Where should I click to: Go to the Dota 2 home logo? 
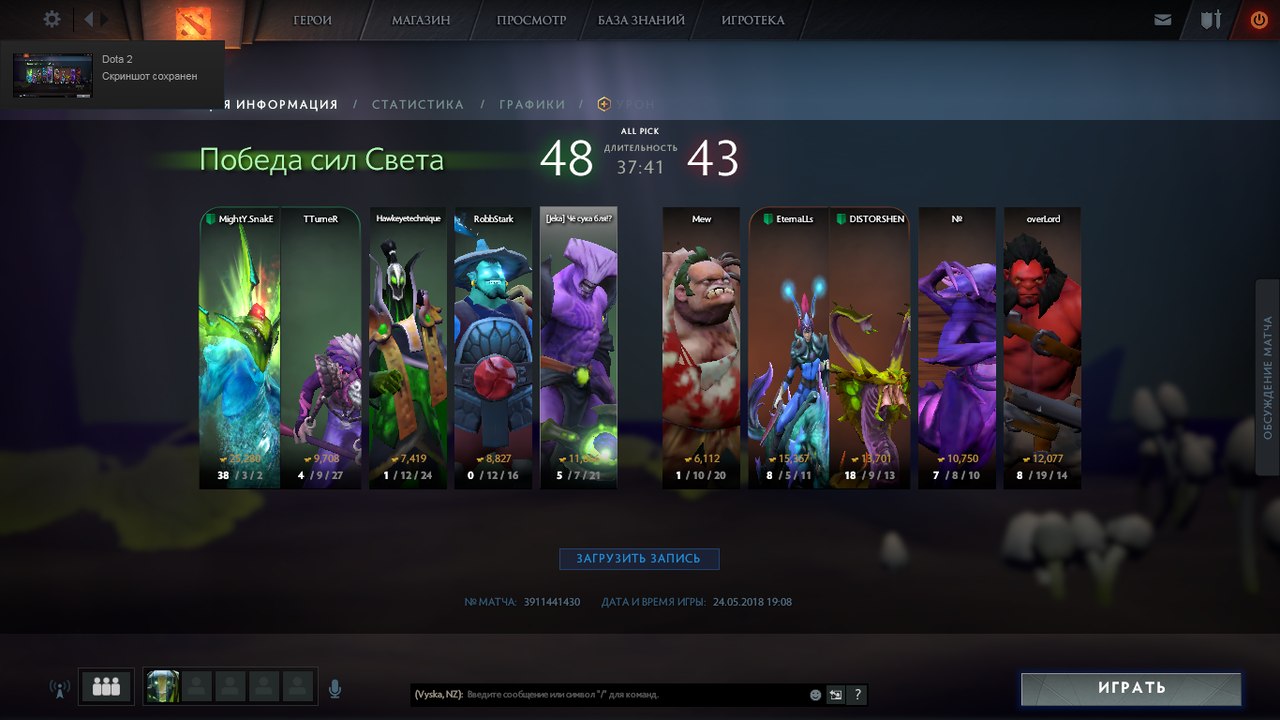[191, 21]
